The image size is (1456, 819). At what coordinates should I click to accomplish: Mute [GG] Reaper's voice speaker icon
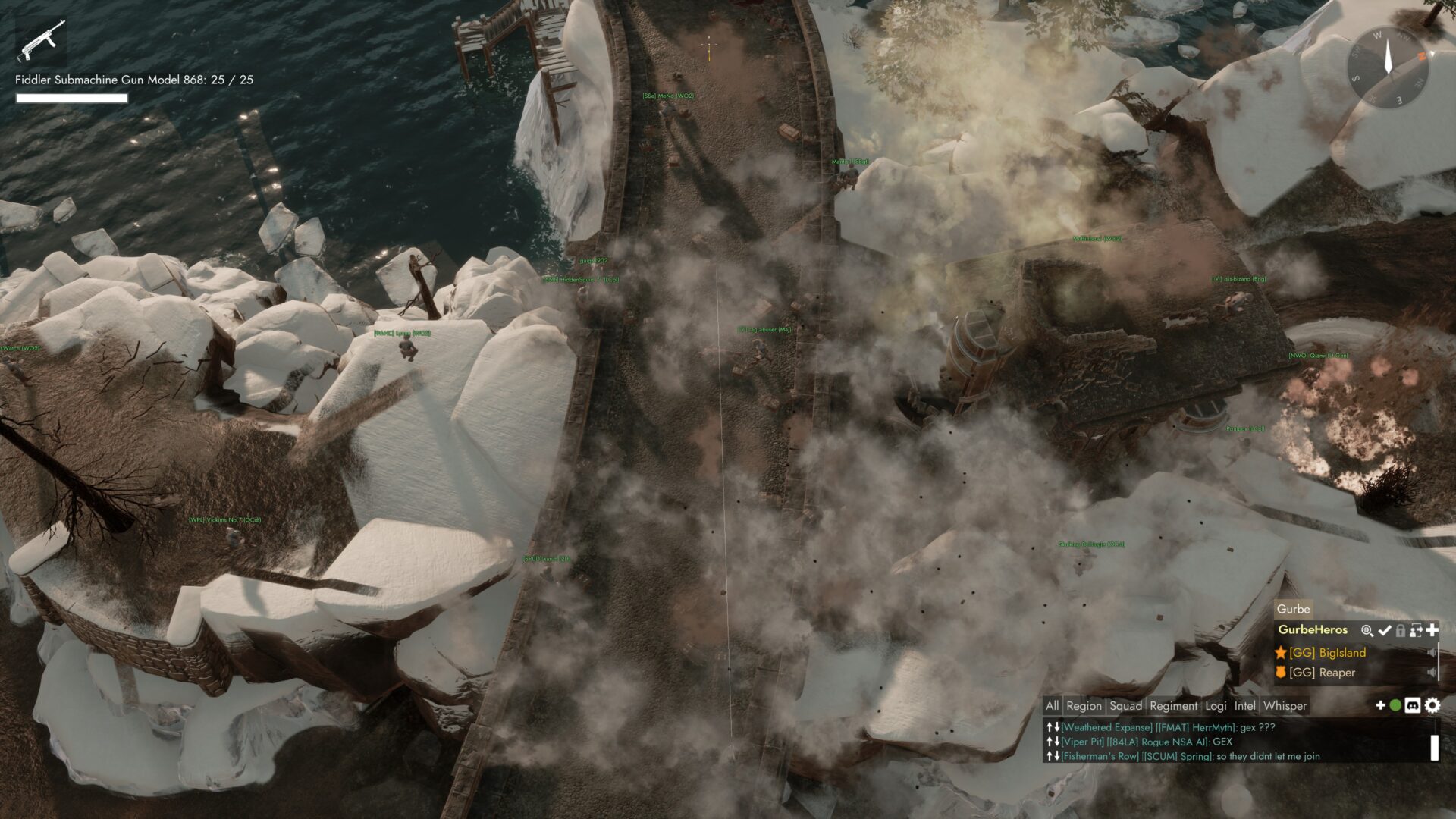[x=1432, y=673]
